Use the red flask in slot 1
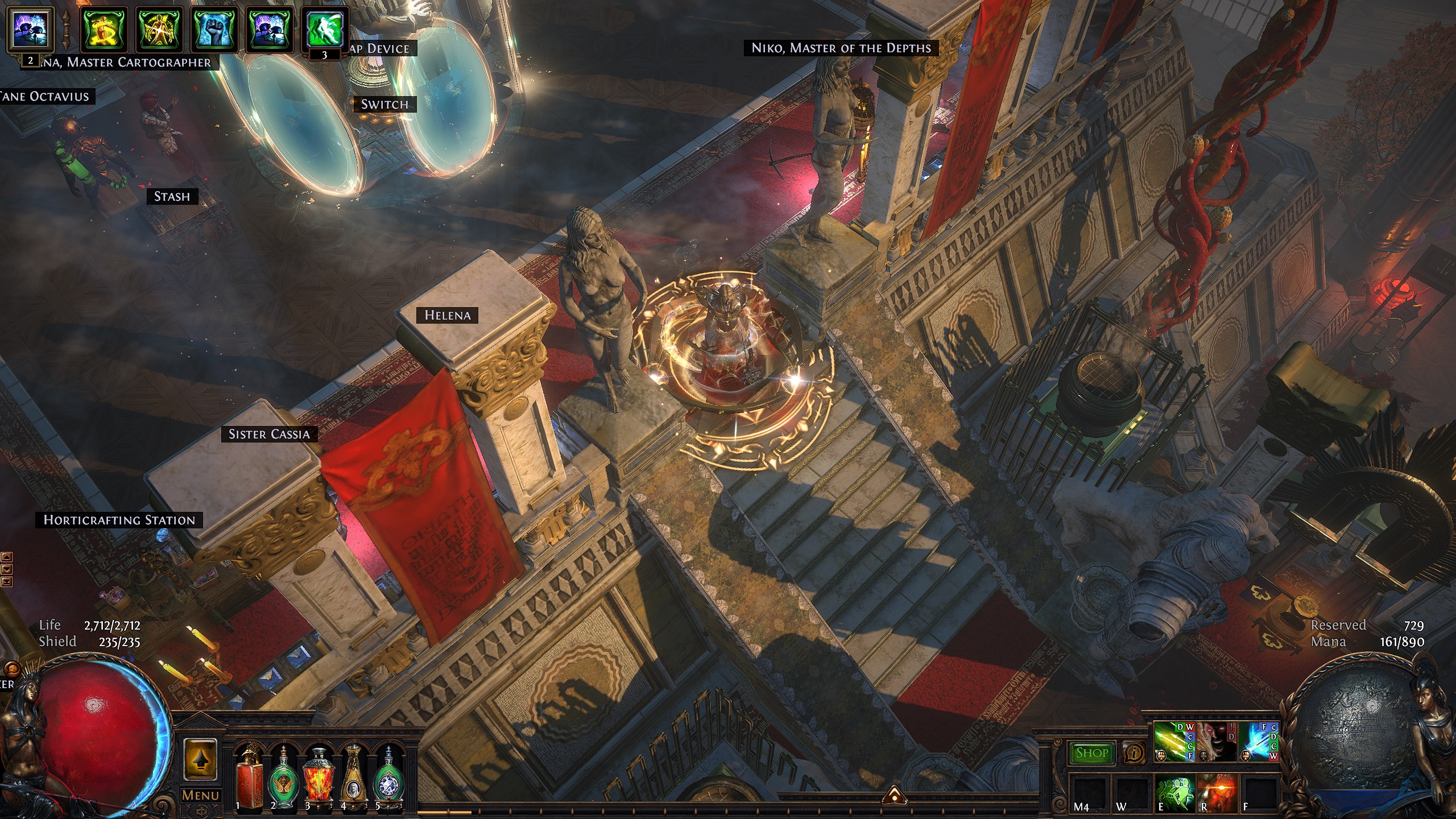This screenshot has width=1456, height=819. (249, 776)
